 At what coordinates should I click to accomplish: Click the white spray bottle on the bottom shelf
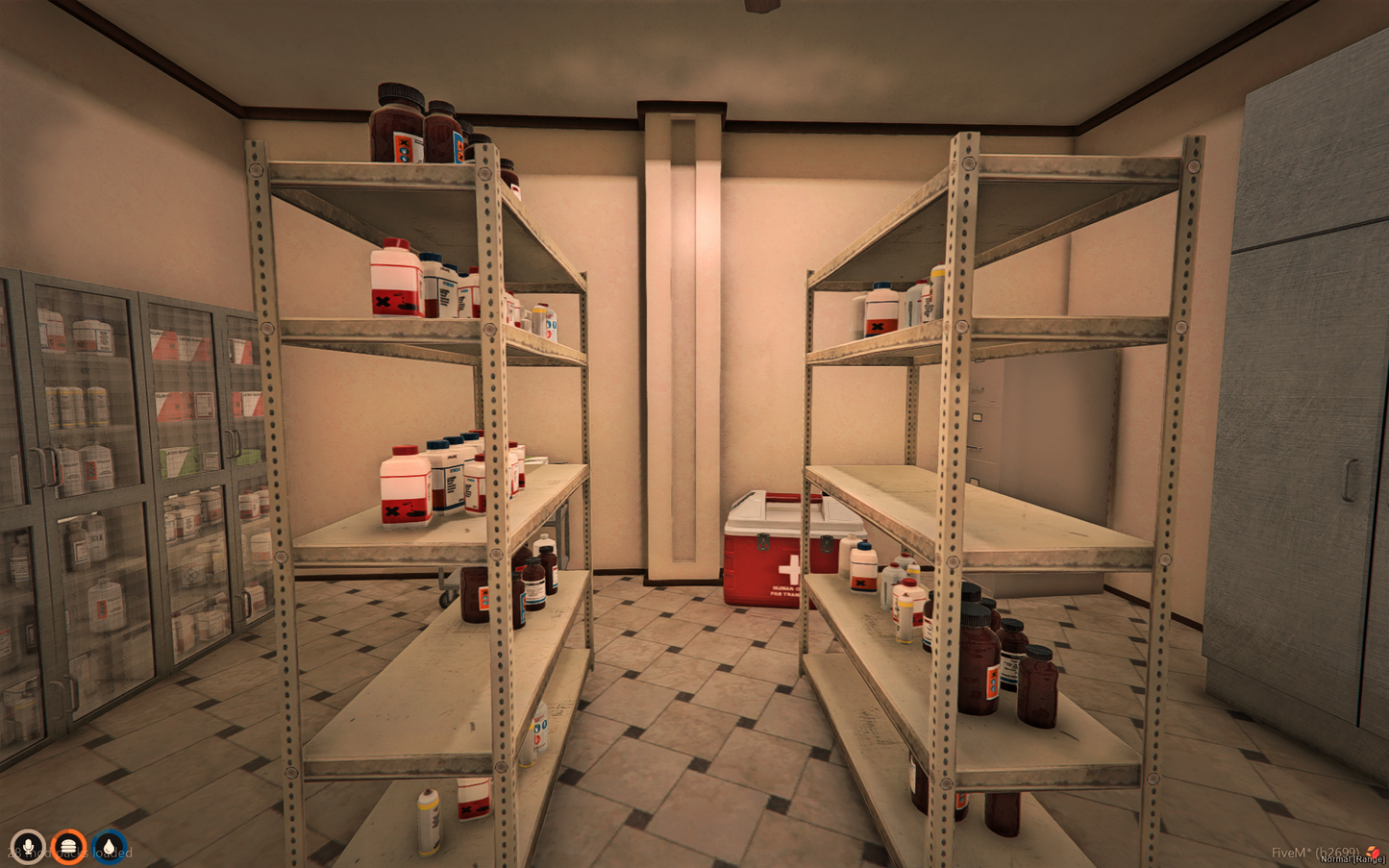pos(427,820)
